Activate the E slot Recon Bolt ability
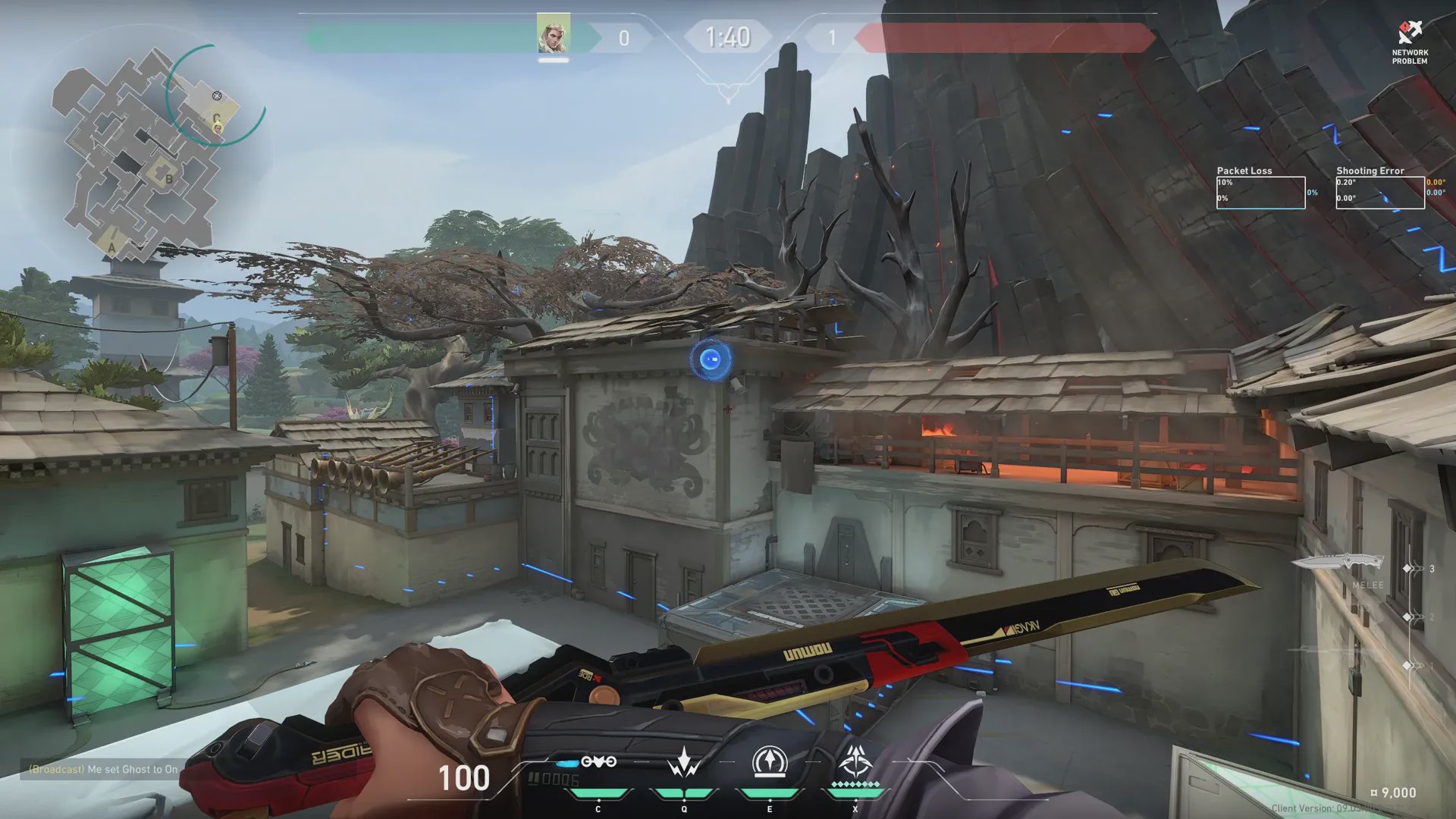Screen dimensions: 1456x819 (769, 762)
